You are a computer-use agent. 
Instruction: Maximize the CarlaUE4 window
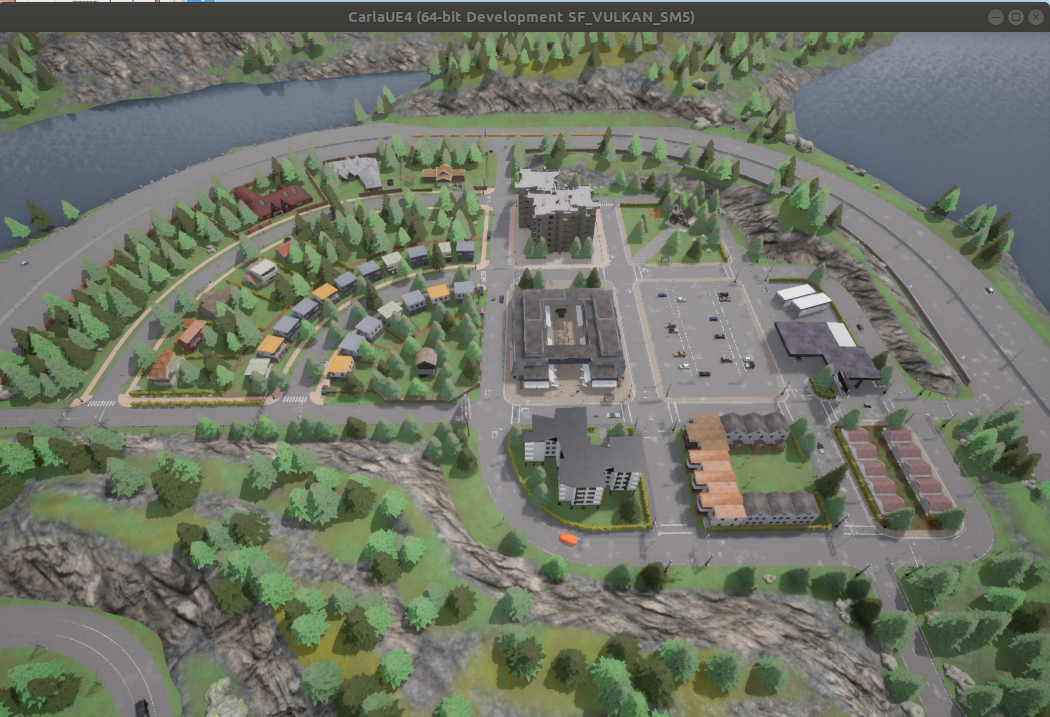pos(1015,17)
